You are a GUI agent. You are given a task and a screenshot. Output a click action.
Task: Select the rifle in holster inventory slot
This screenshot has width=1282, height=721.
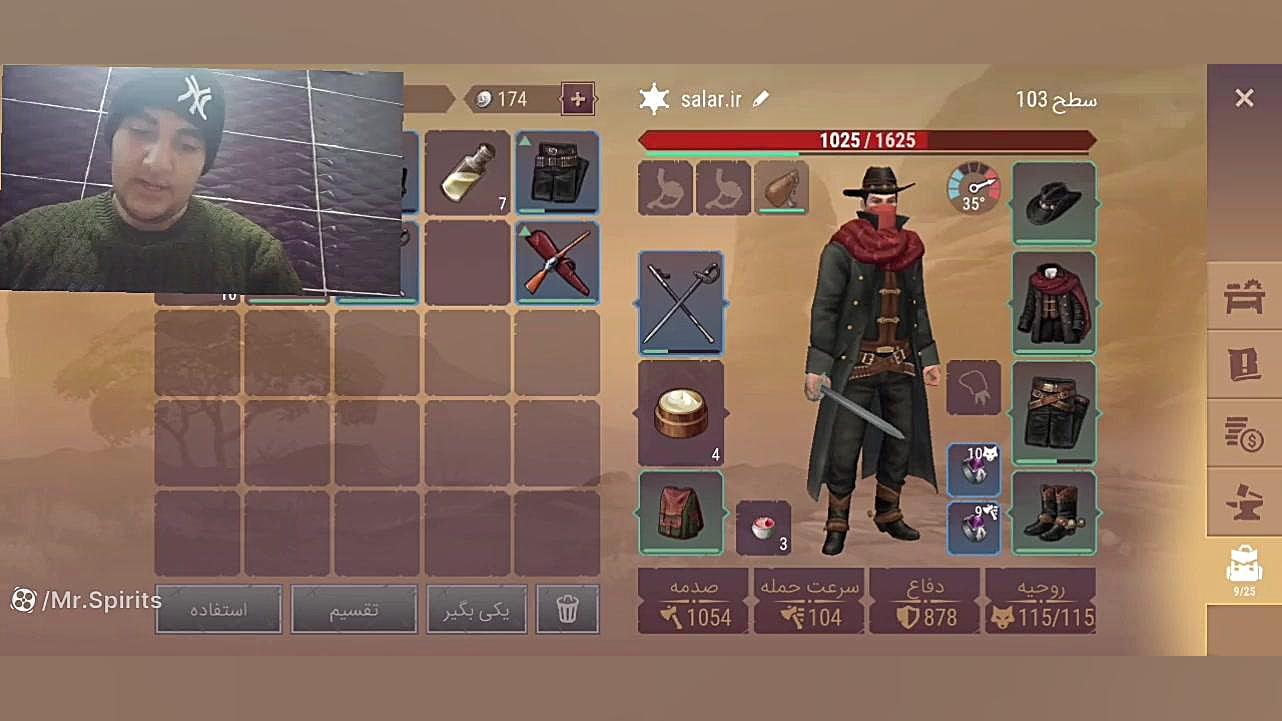point(557,262)
